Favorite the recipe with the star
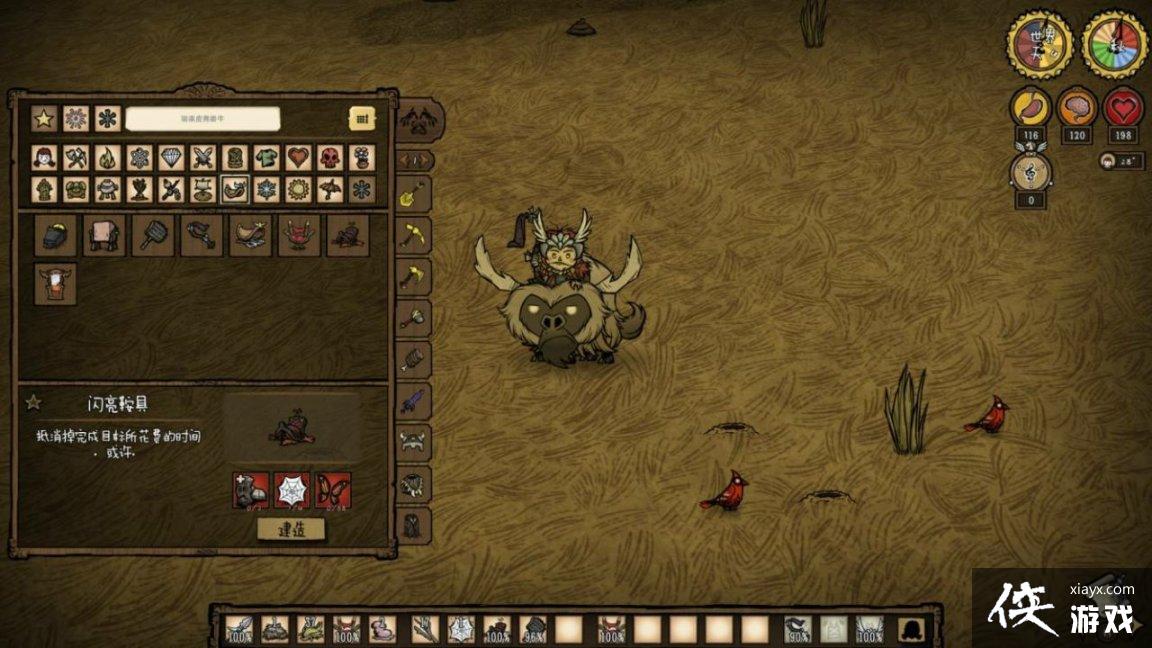Viewport: 1152px width, 648px height. (34, 403)
